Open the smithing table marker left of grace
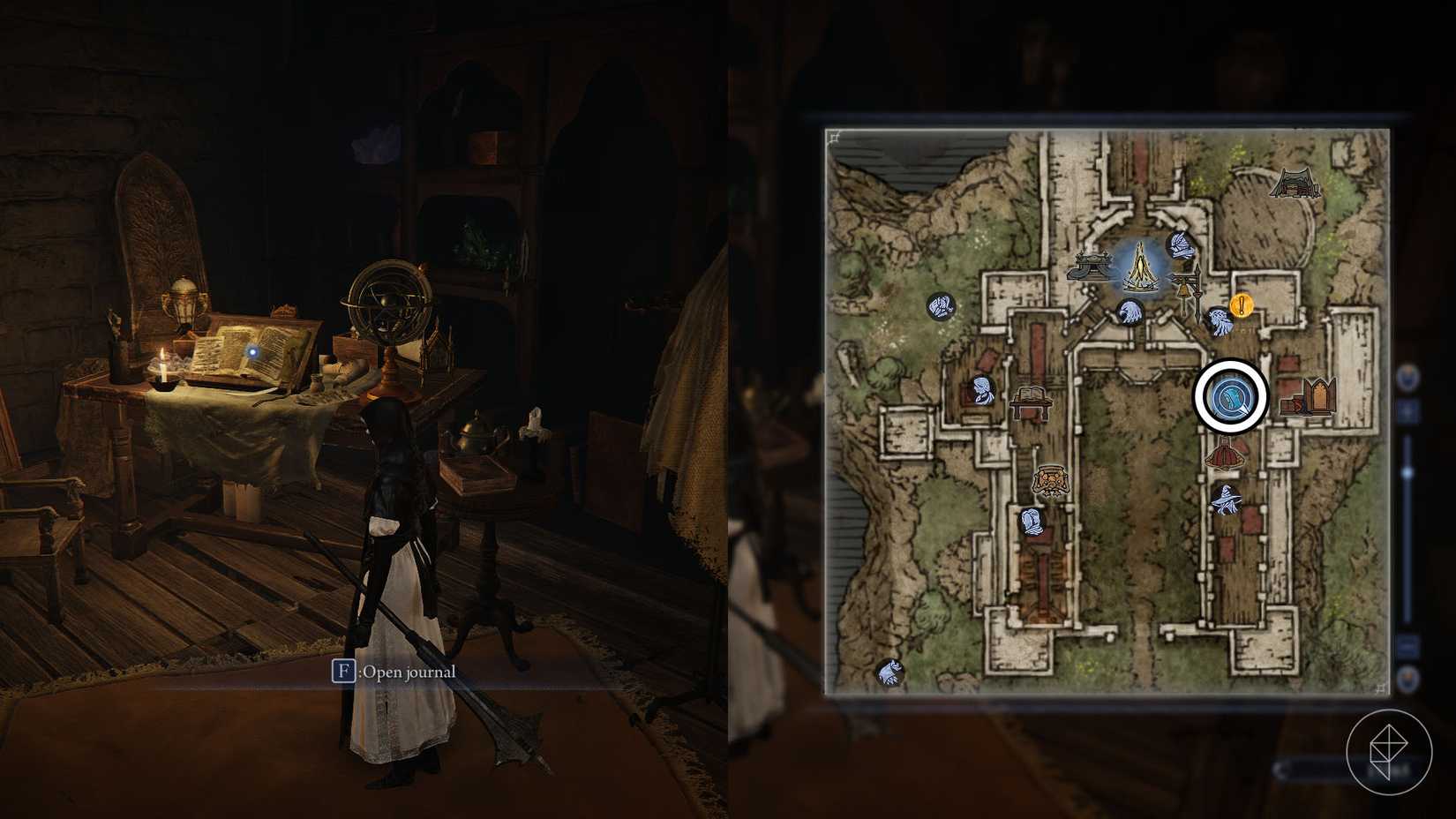This screenshot has height=819, width=1456. point(1092,265)
